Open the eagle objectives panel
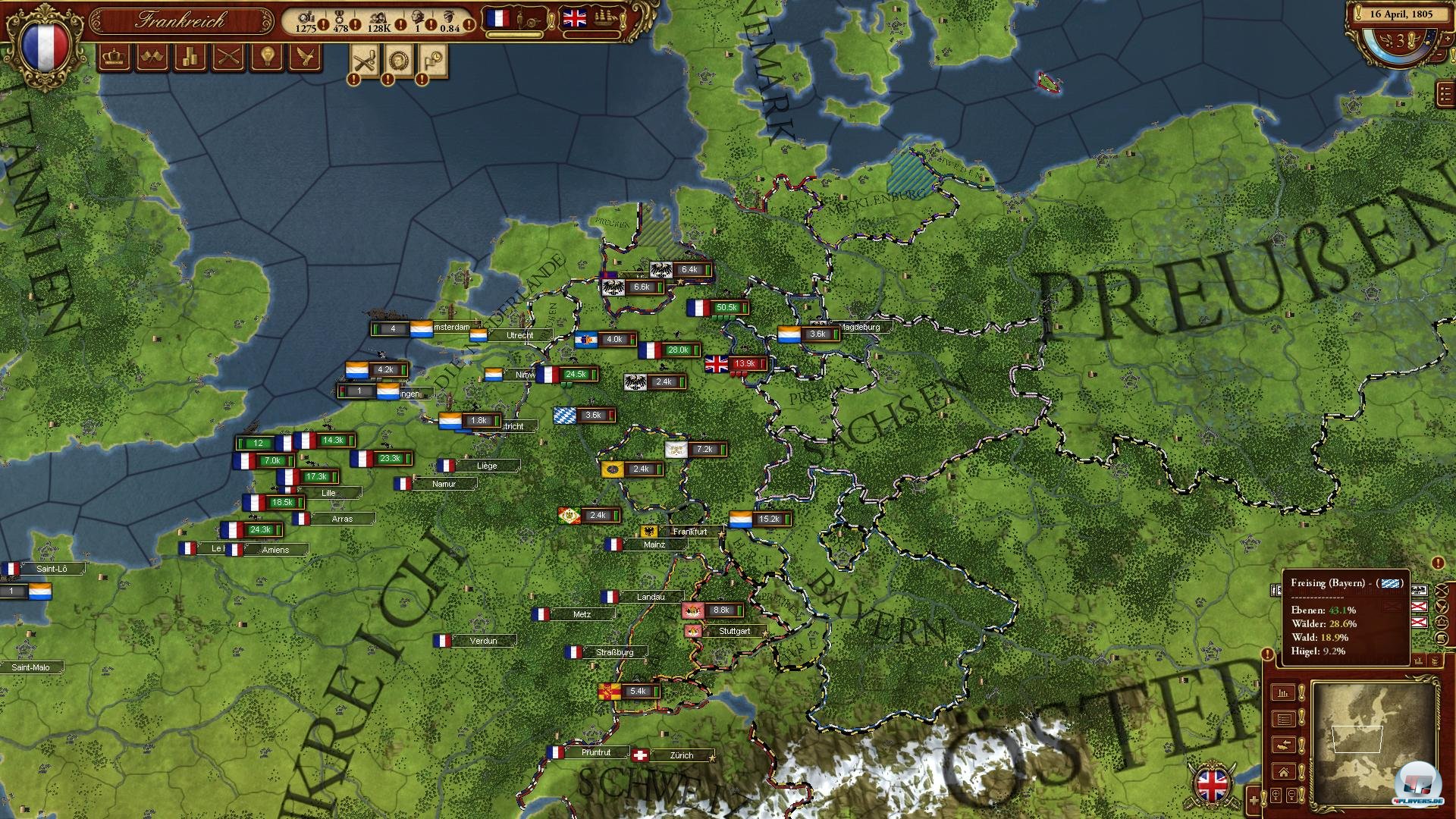Image resolution: width=1456 pixels, height=819 pixels. click(x=306, y=57)
